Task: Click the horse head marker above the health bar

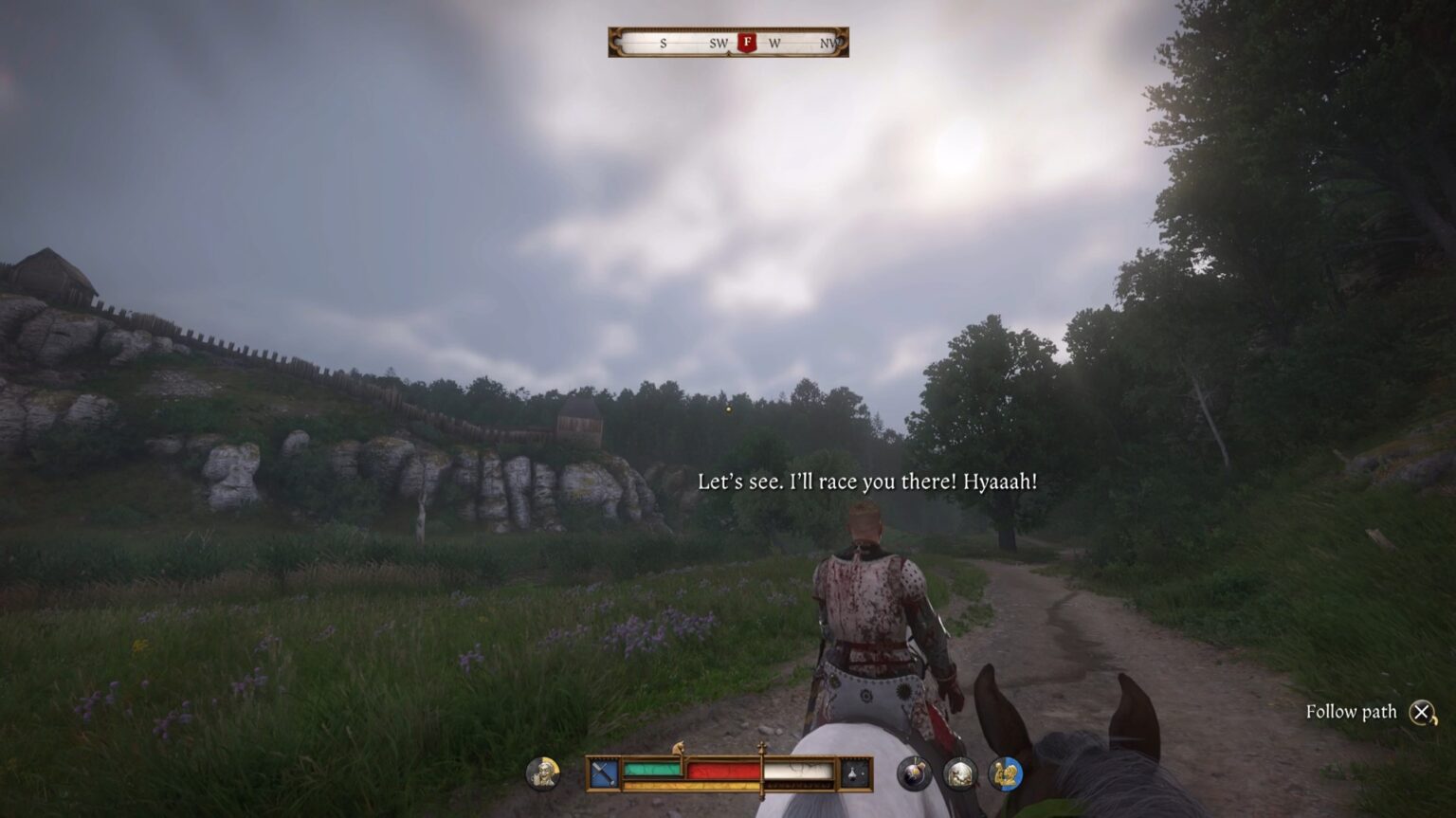Action: click(x=677, y=749)
